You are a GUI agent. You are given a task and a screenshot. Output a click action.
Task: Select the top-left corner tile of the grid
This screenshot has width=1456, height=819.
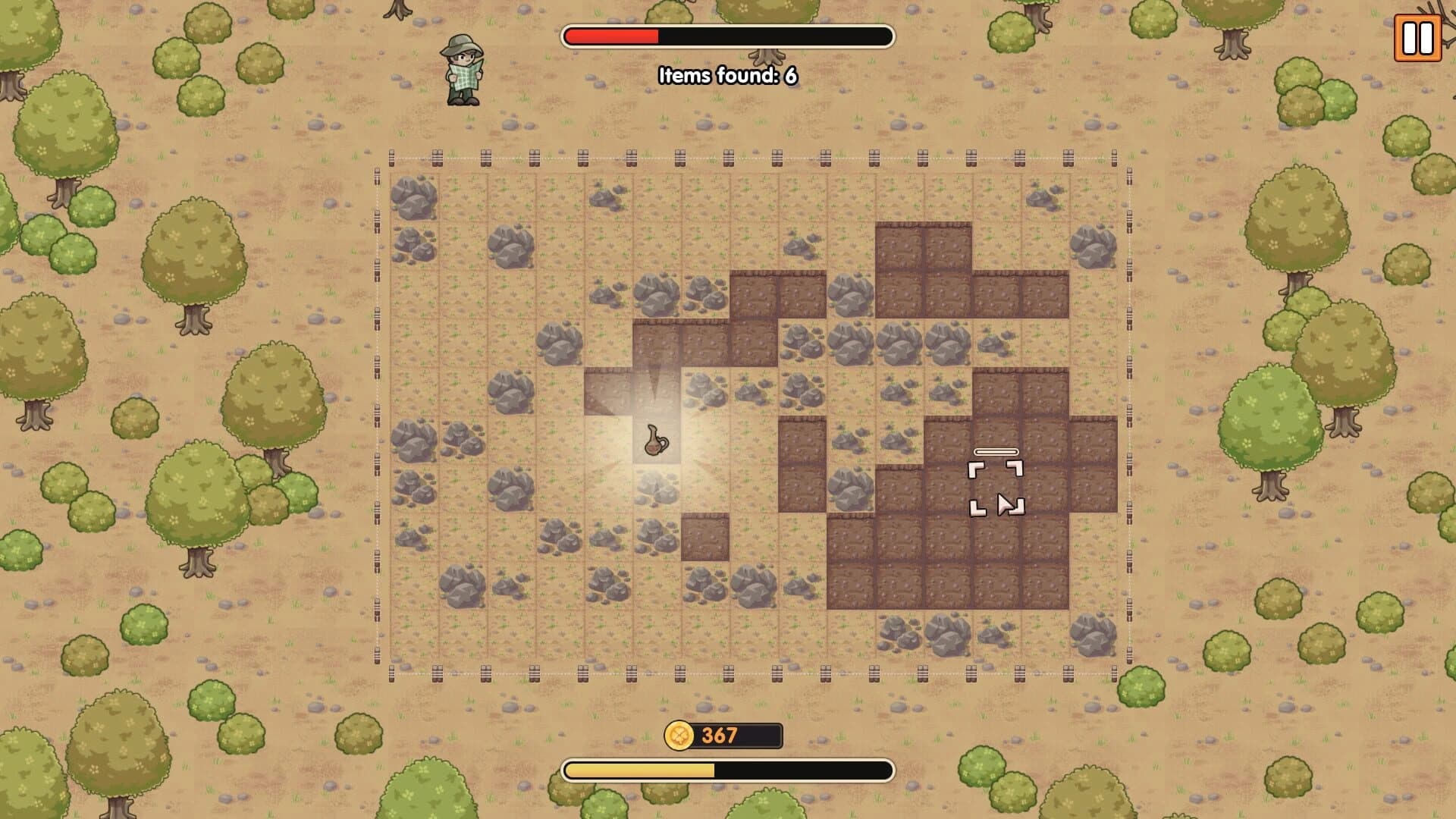point(413,197)
